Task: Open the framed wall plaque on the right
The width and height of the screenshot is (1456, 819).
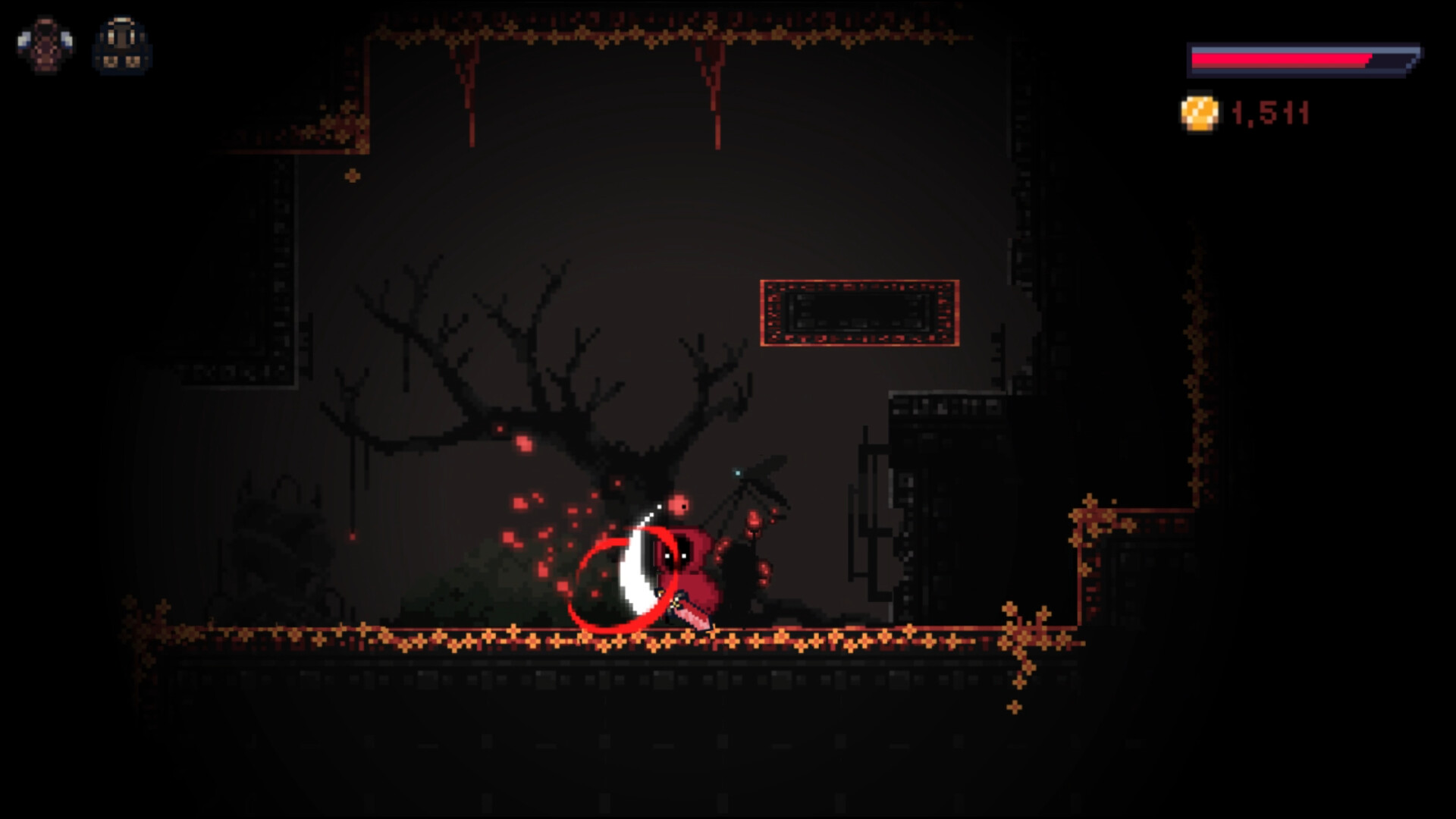Action: click(x=861, y=311)
